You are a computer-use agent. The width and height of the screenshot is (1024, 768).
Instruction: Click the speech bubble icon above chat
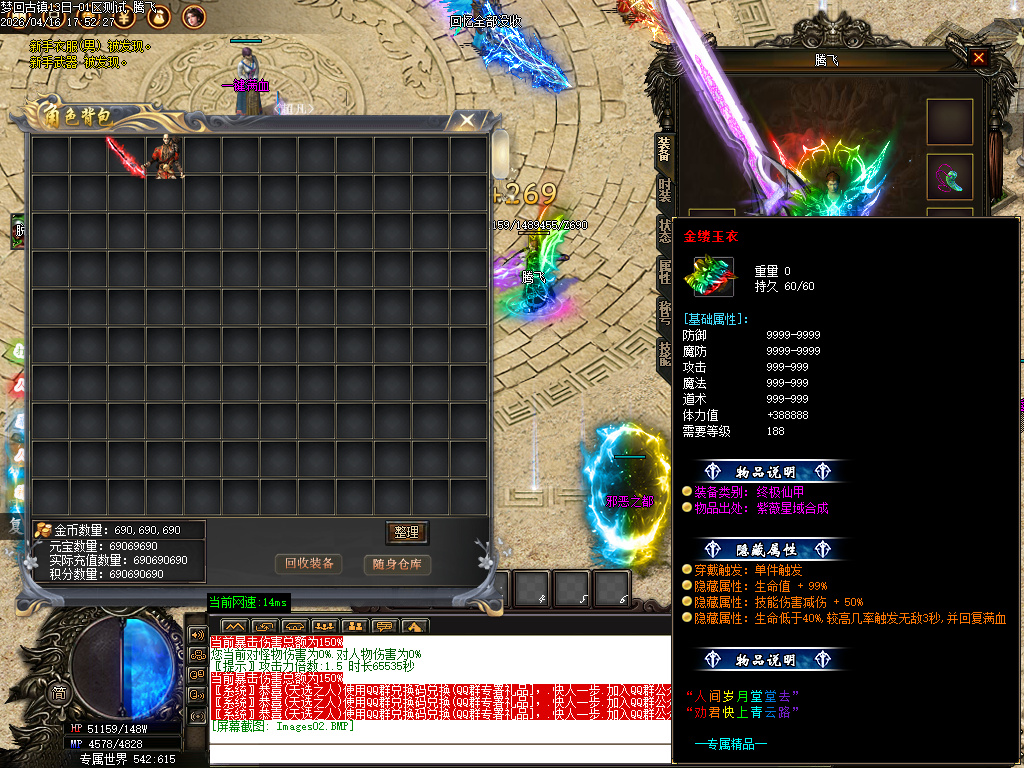pos(383,627)
